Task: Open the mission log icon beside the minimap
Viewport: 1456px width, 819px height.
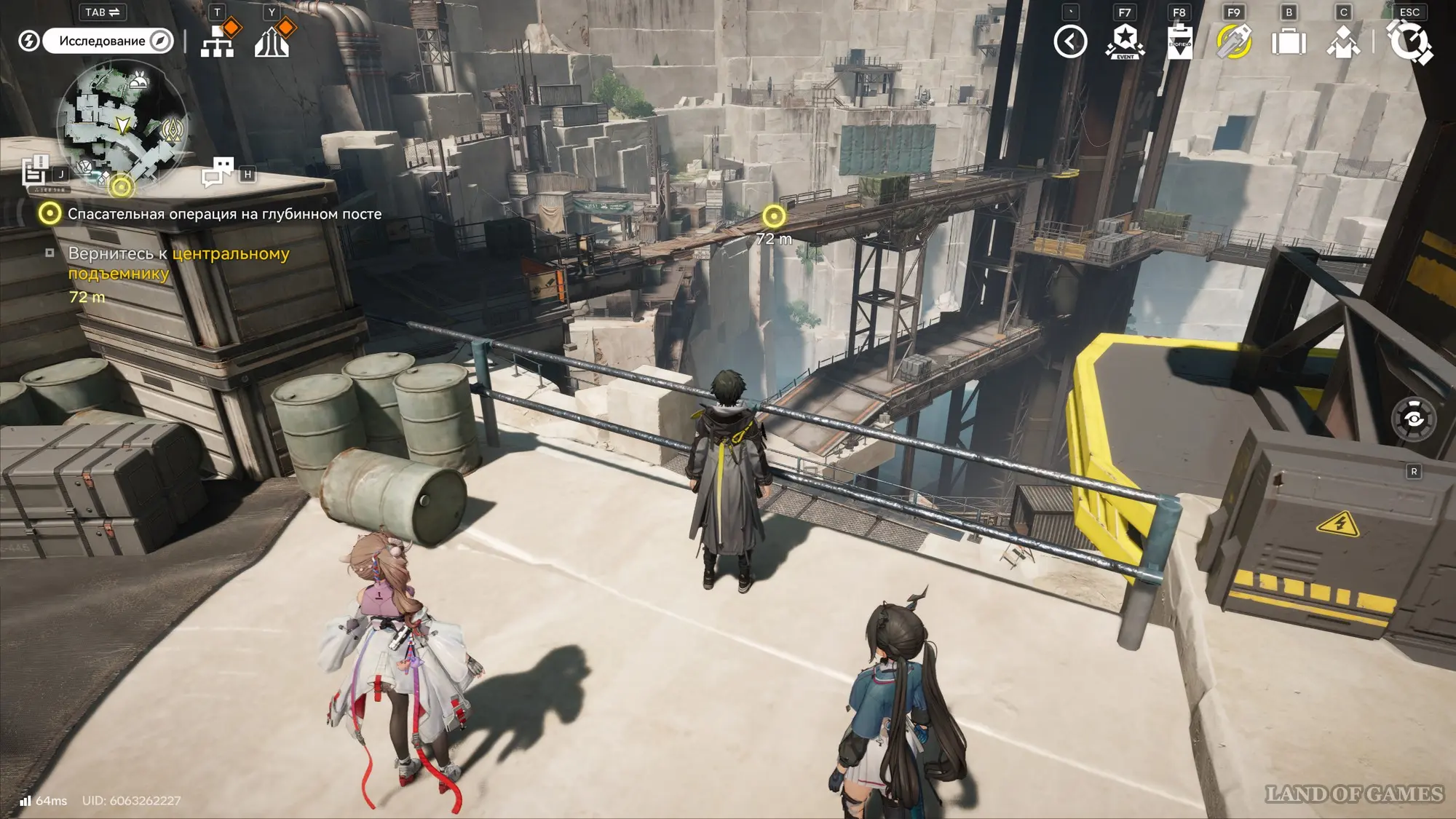Action: 34,172
